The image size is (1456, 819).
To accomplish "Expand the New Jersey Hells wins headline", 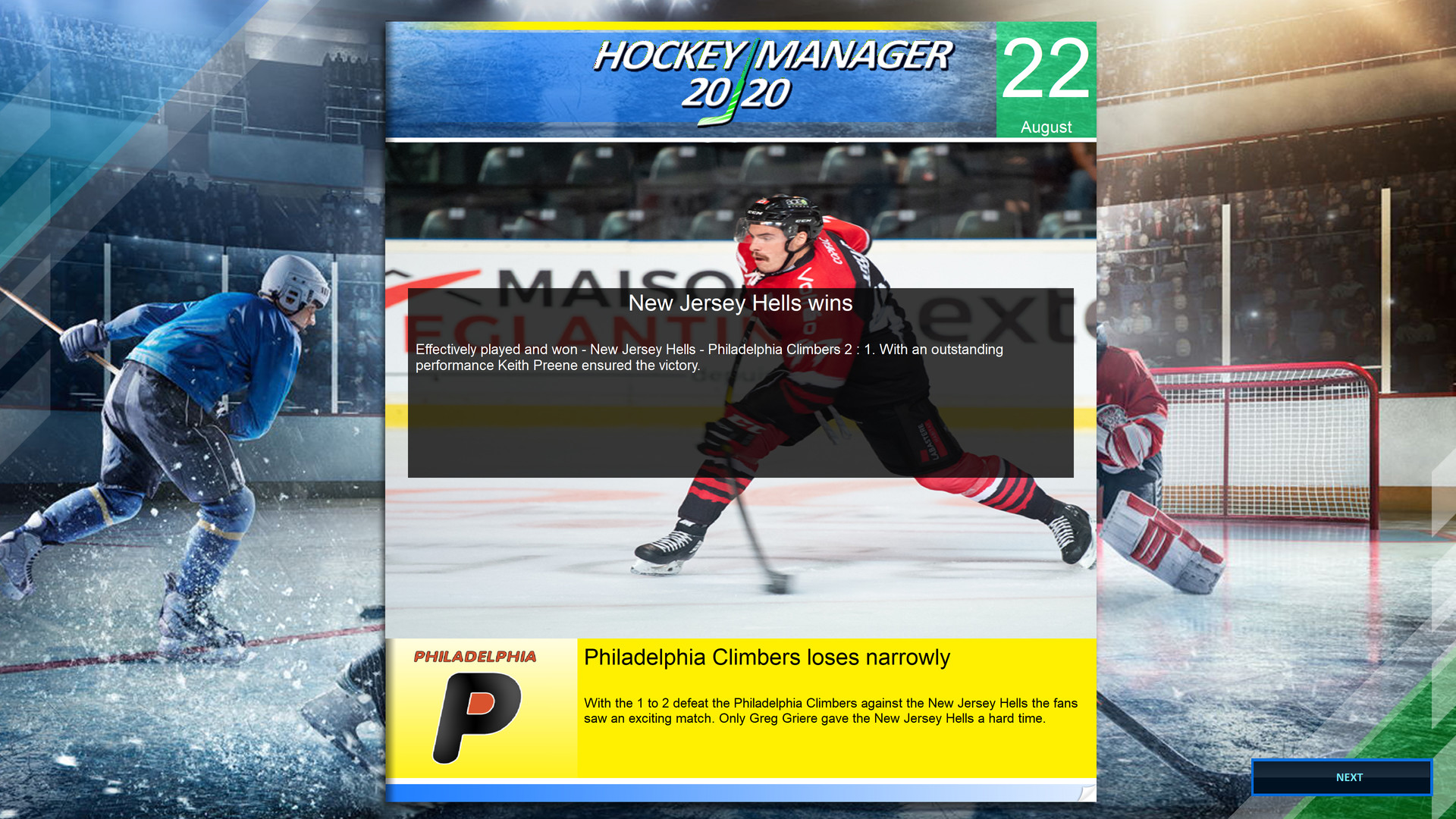I will [741, 303].
